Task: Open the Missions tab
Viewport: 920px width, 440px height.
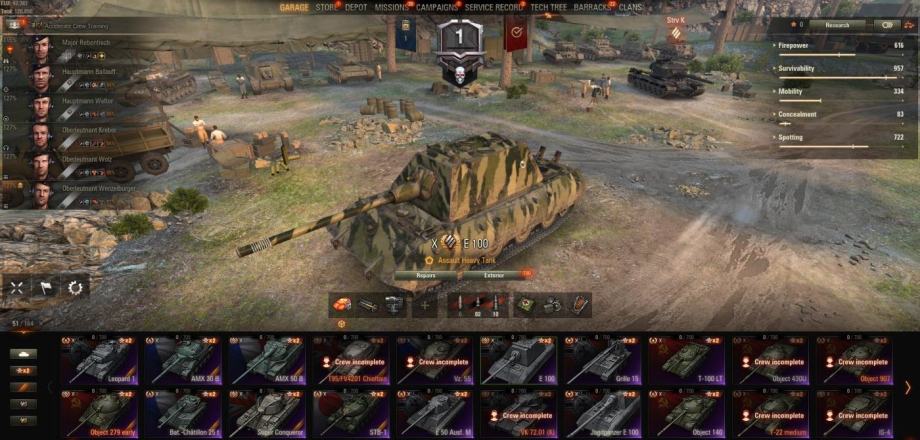Action: pos(391,7)
